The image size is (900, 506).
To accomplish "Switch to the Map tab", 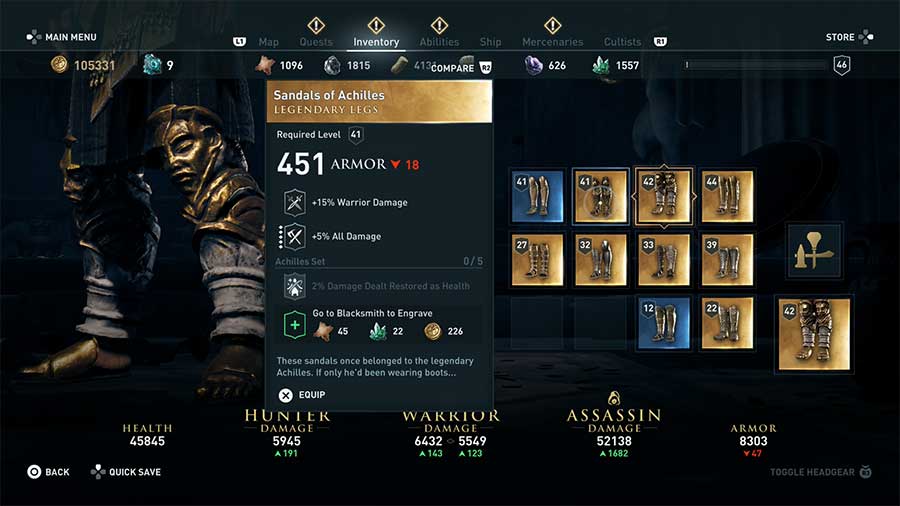I will (268, 42).
